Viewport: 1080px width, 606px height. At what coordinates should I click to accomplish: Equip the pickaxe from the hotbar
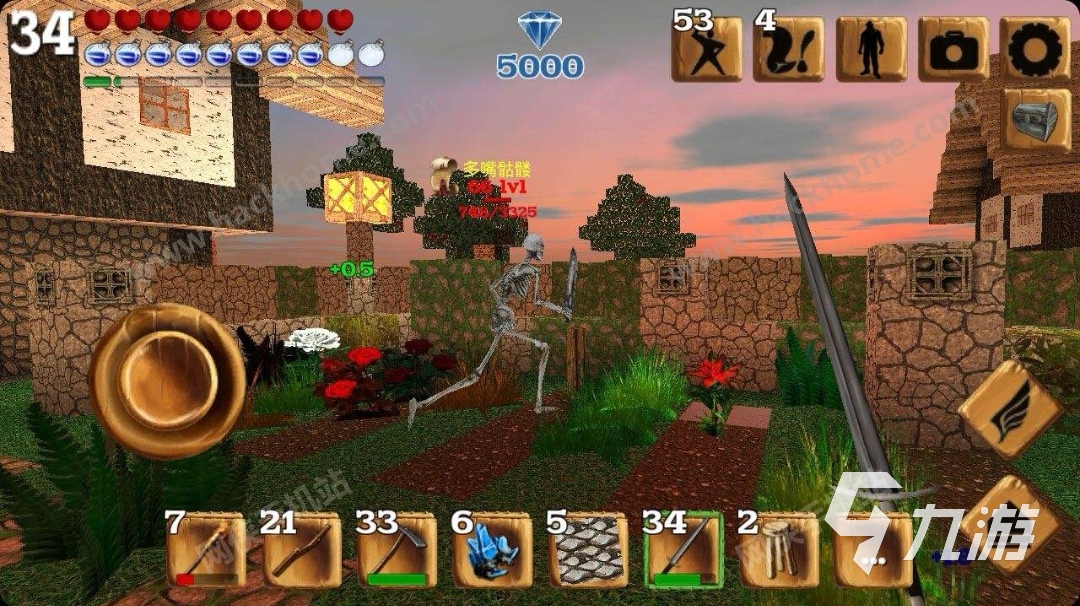397,550
